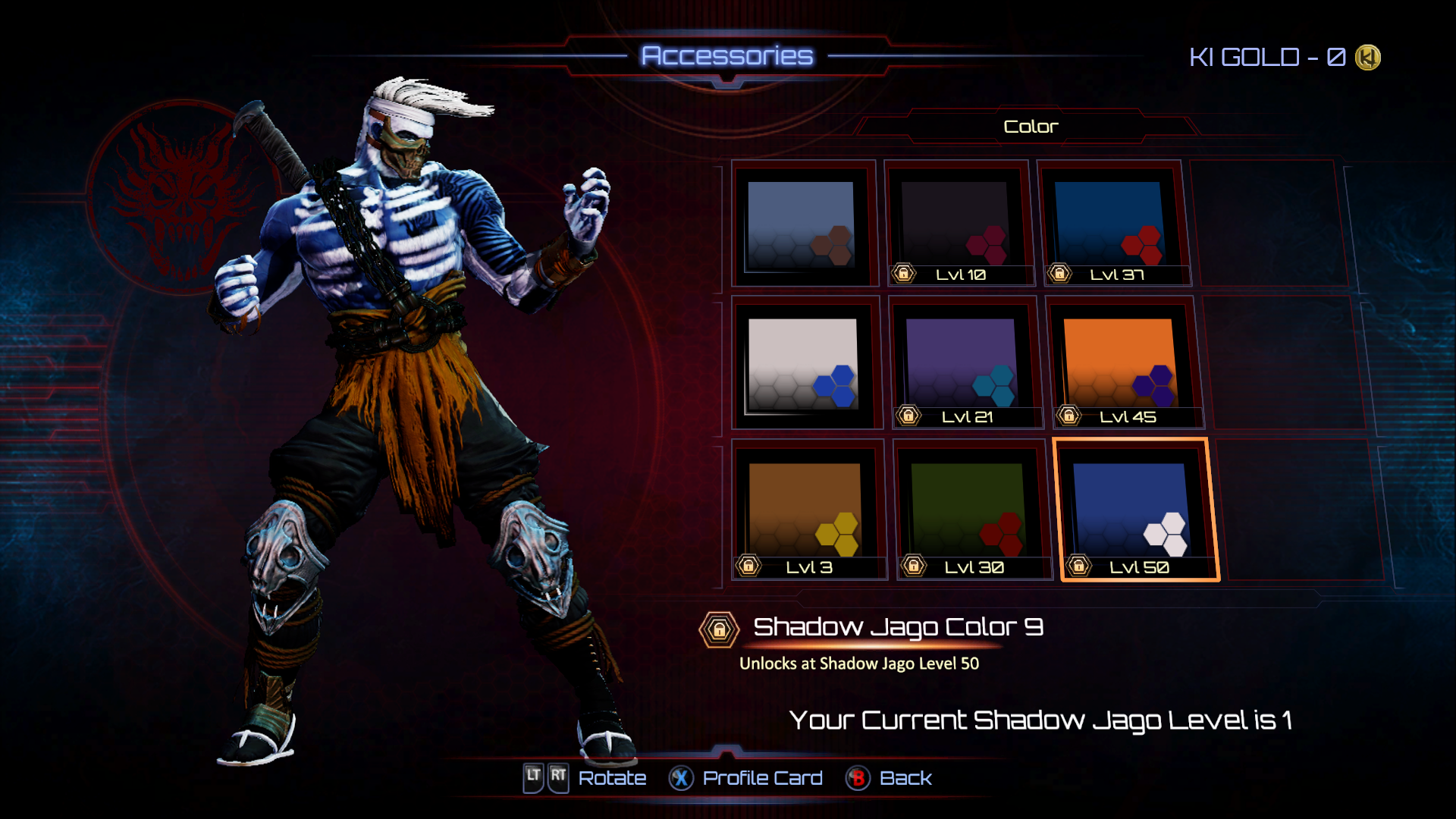The height and width of the screenshot is (819, 1456).
Task: Select the orange Lvl 45 color swatch
Action: click(1121, 364)
